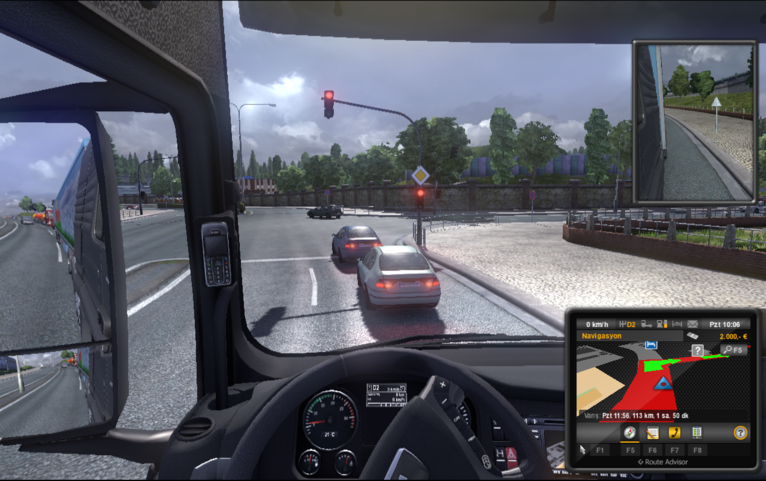Viewport: 766px width, 481px height.
Task: Open the navigation compass tab
Action: click(x=630, y=433)
